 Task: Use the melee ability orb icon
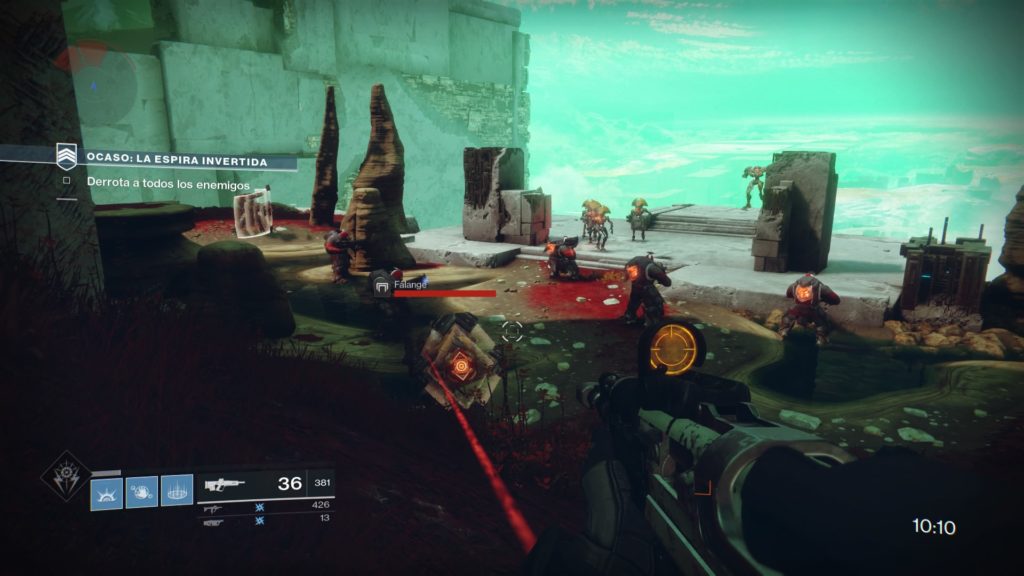click(x=142, y=492)
